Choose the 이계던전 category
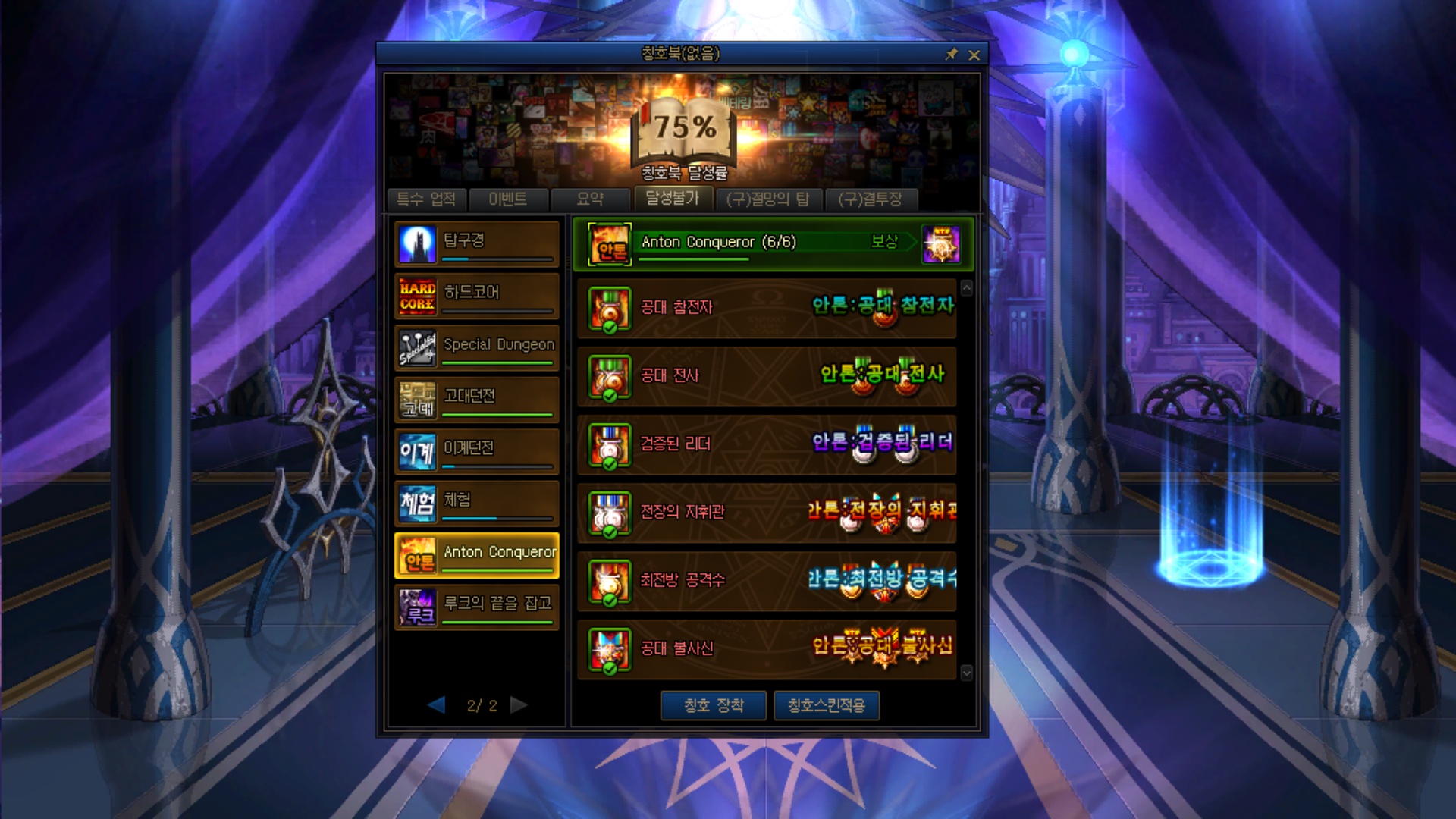 pyautogui.click(x=477, y=451)
